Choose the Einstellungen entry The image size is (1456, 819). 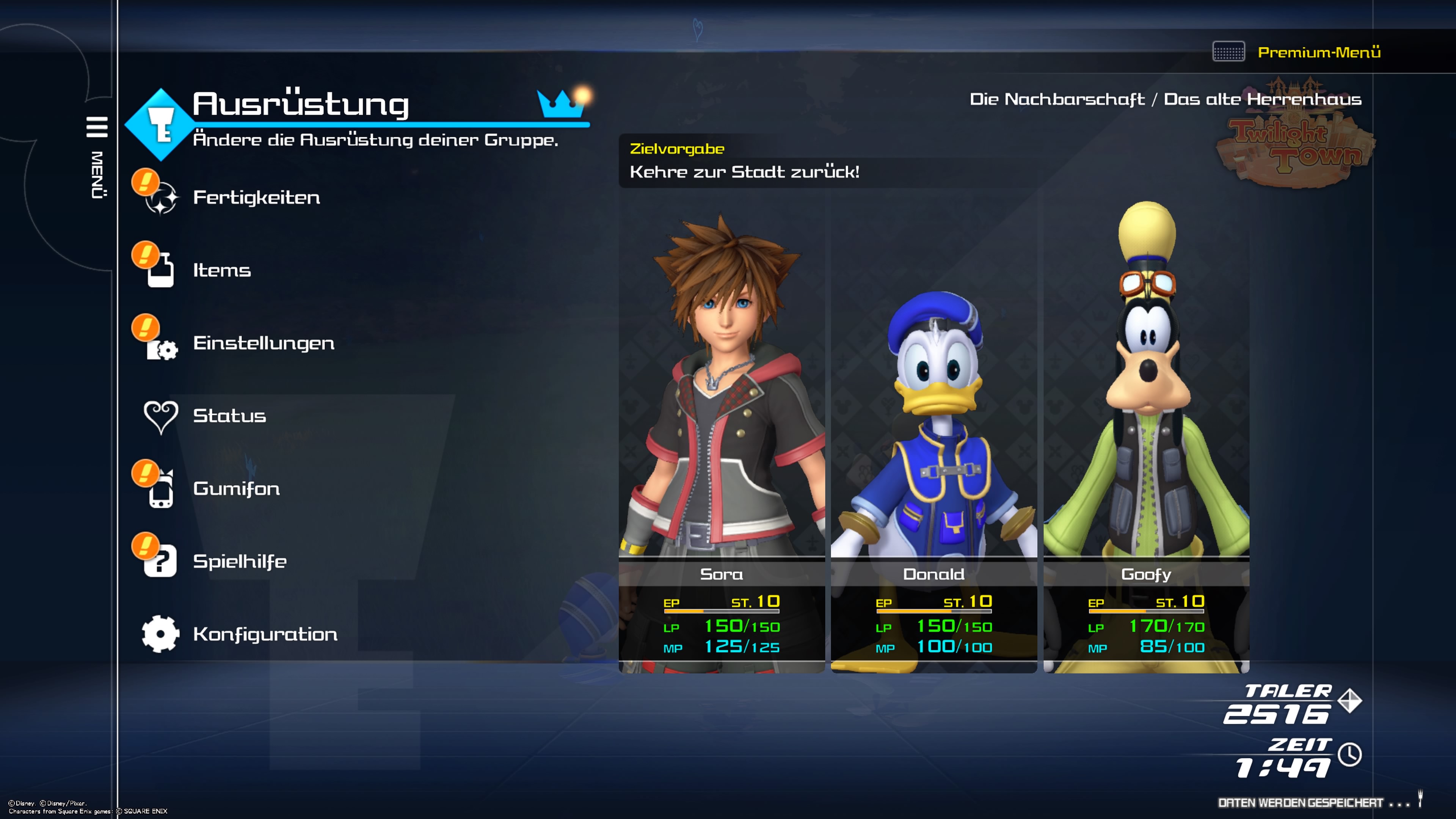tap(264, 343)
